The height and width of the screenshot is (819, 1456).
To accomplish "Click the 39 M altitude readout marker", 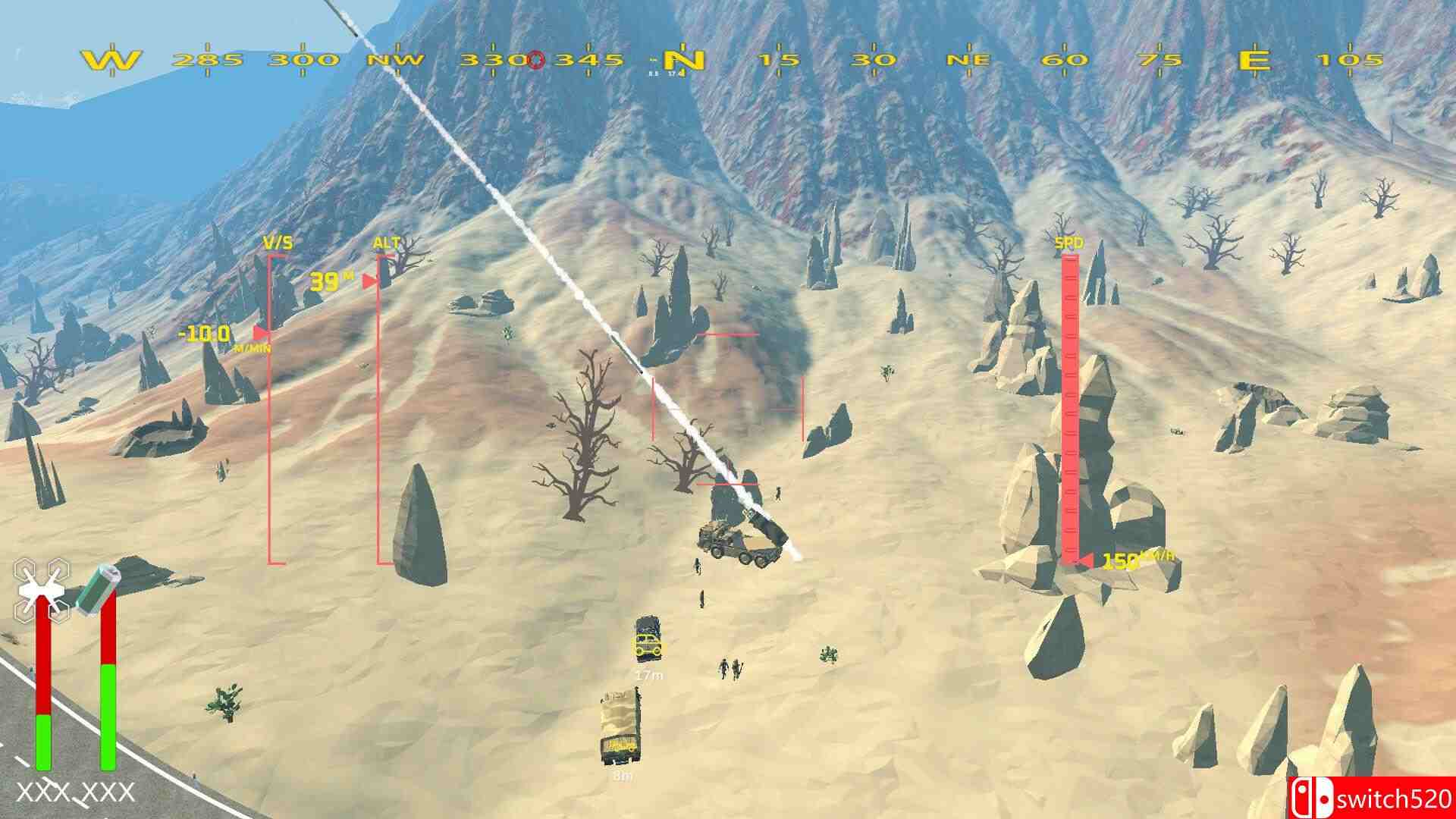I will tap(328, 281).
